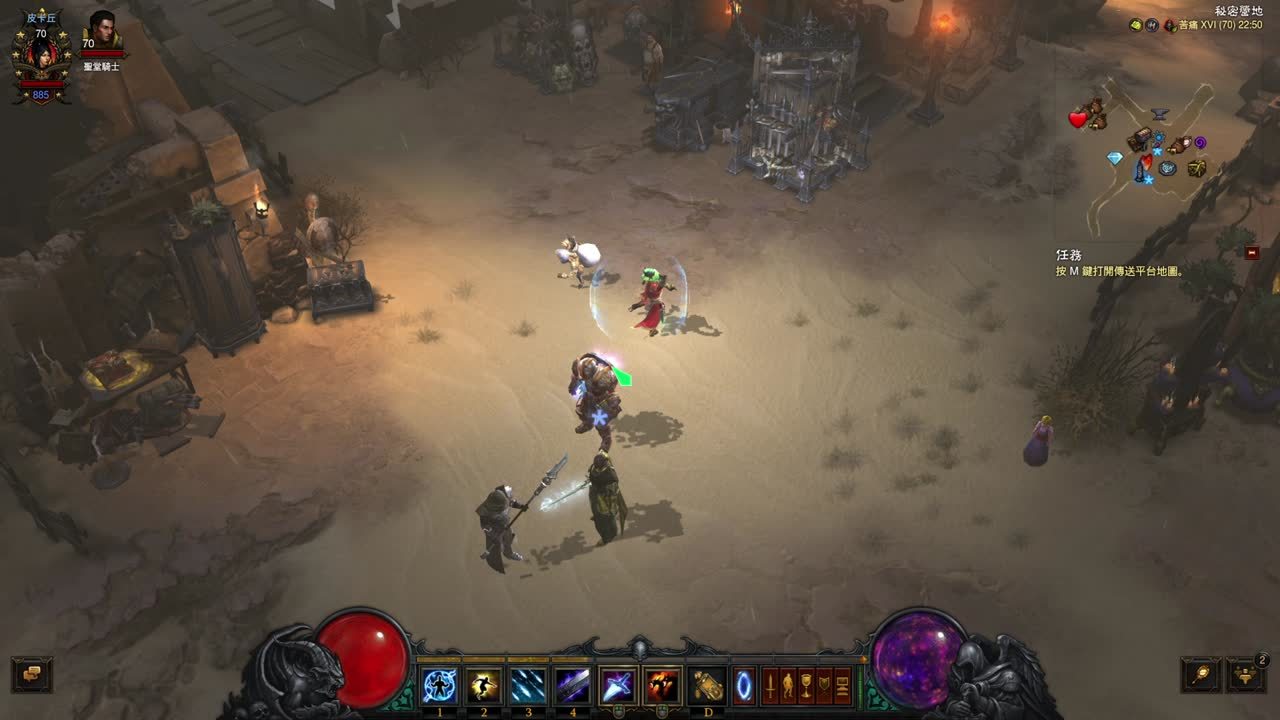Click the magnifier button at bottom right

click(x=1200, y=674)
